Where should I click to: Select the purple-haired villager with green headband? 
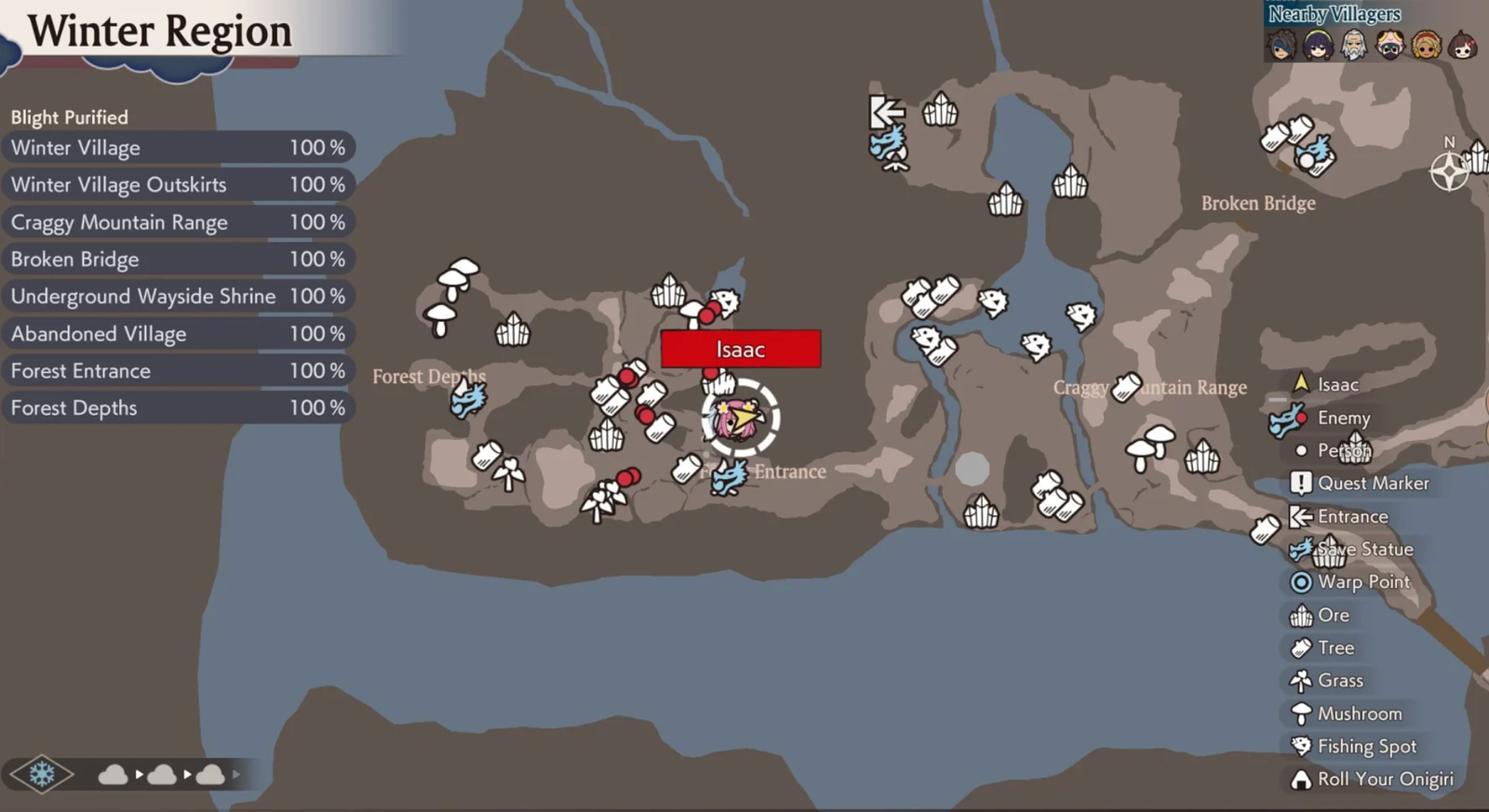(1318, 45)
